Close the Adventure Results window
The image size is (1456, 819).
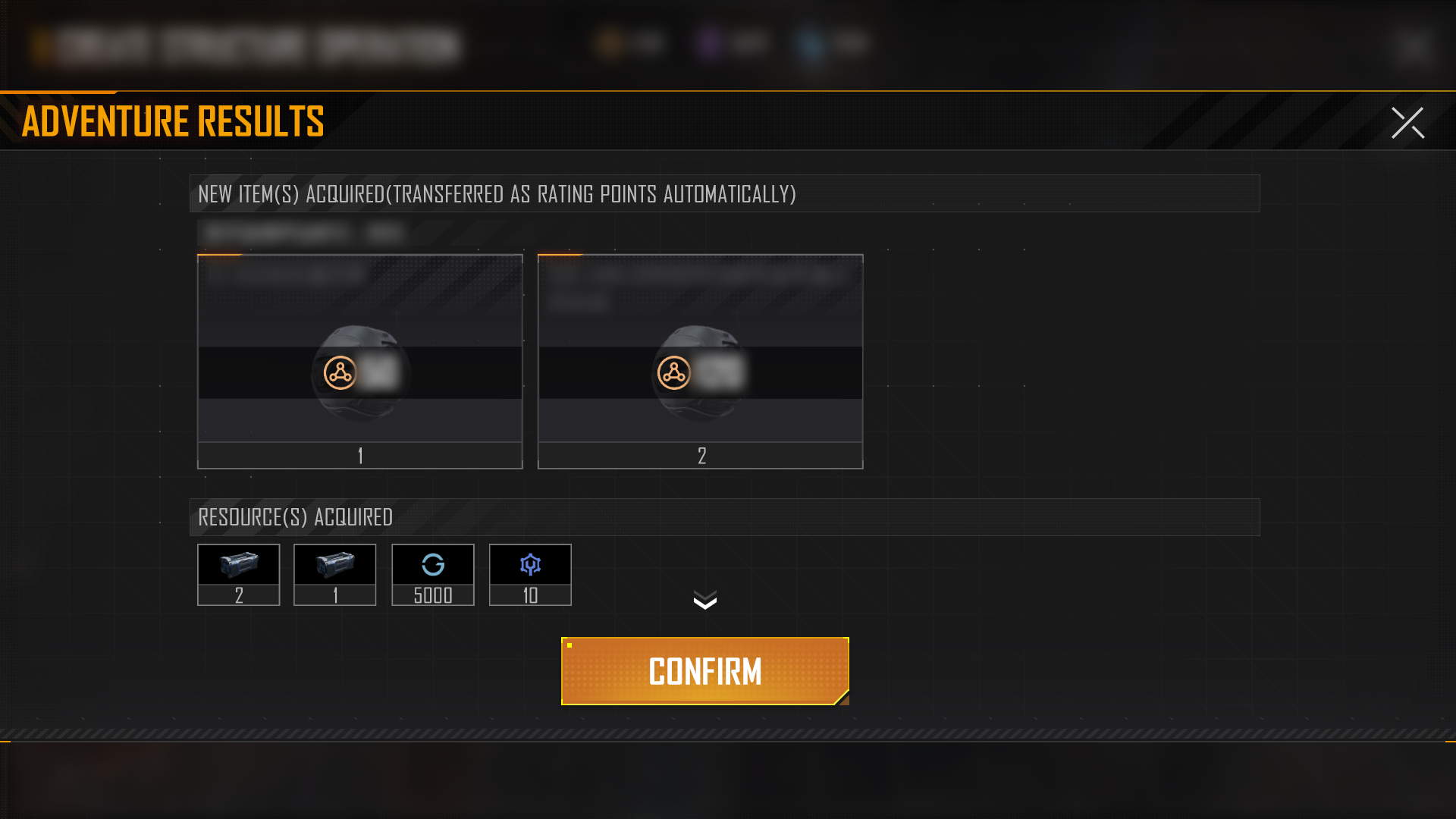1407,123
